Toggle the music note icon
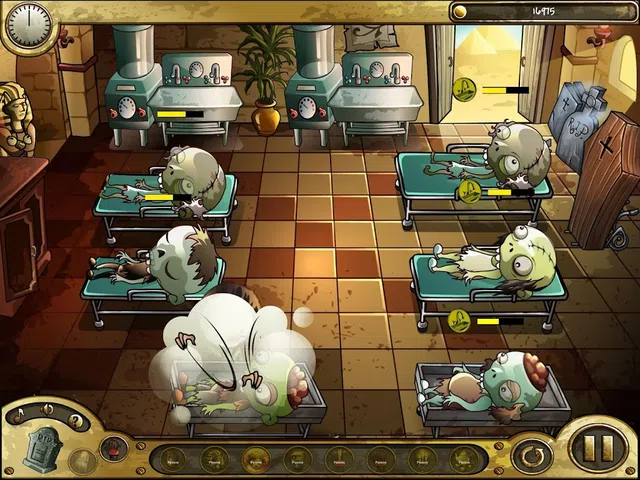 20,412
